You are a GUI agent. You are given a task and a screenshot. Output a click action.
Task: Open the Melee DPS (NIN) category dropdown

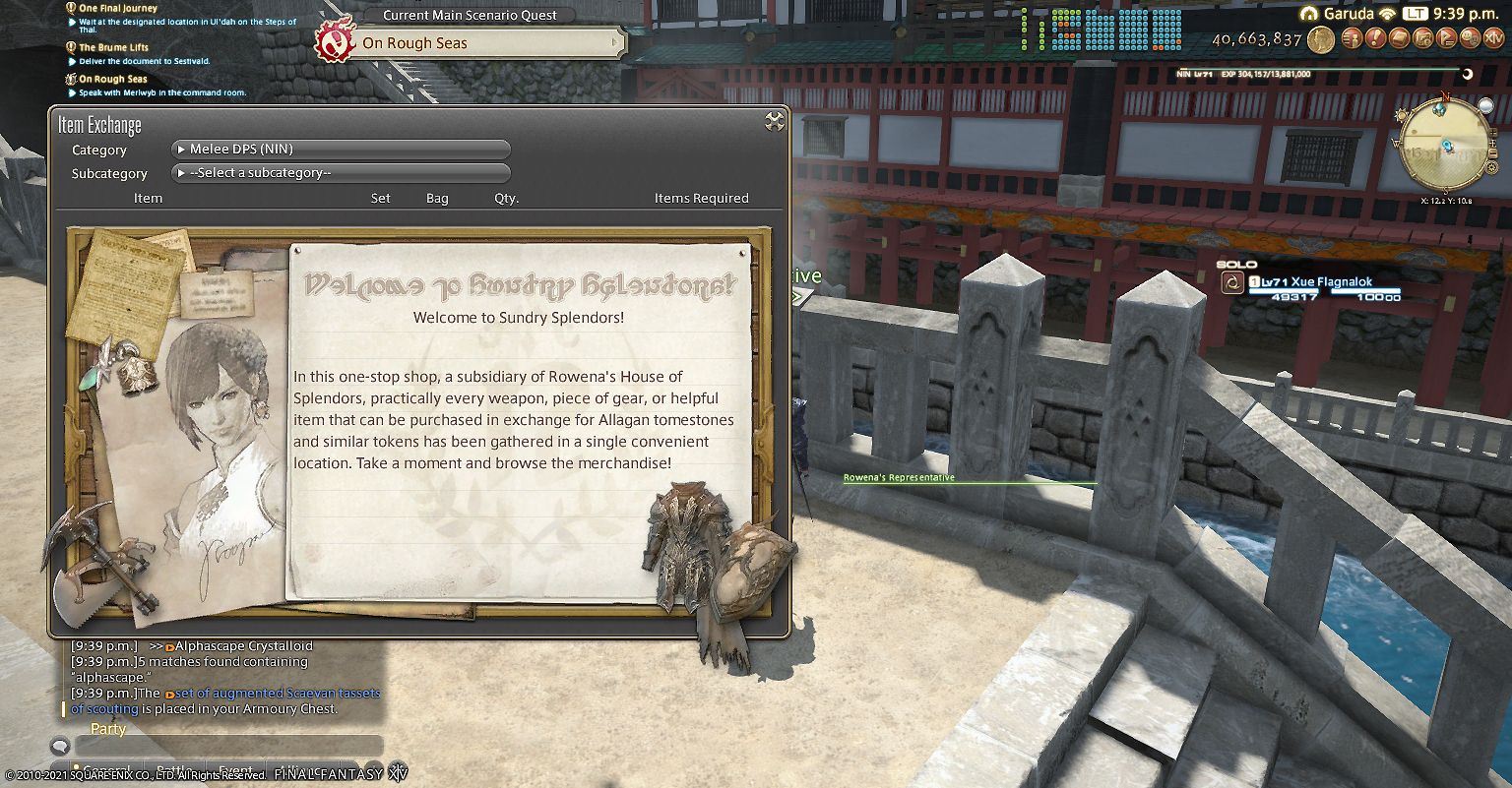tap(341, 149)
